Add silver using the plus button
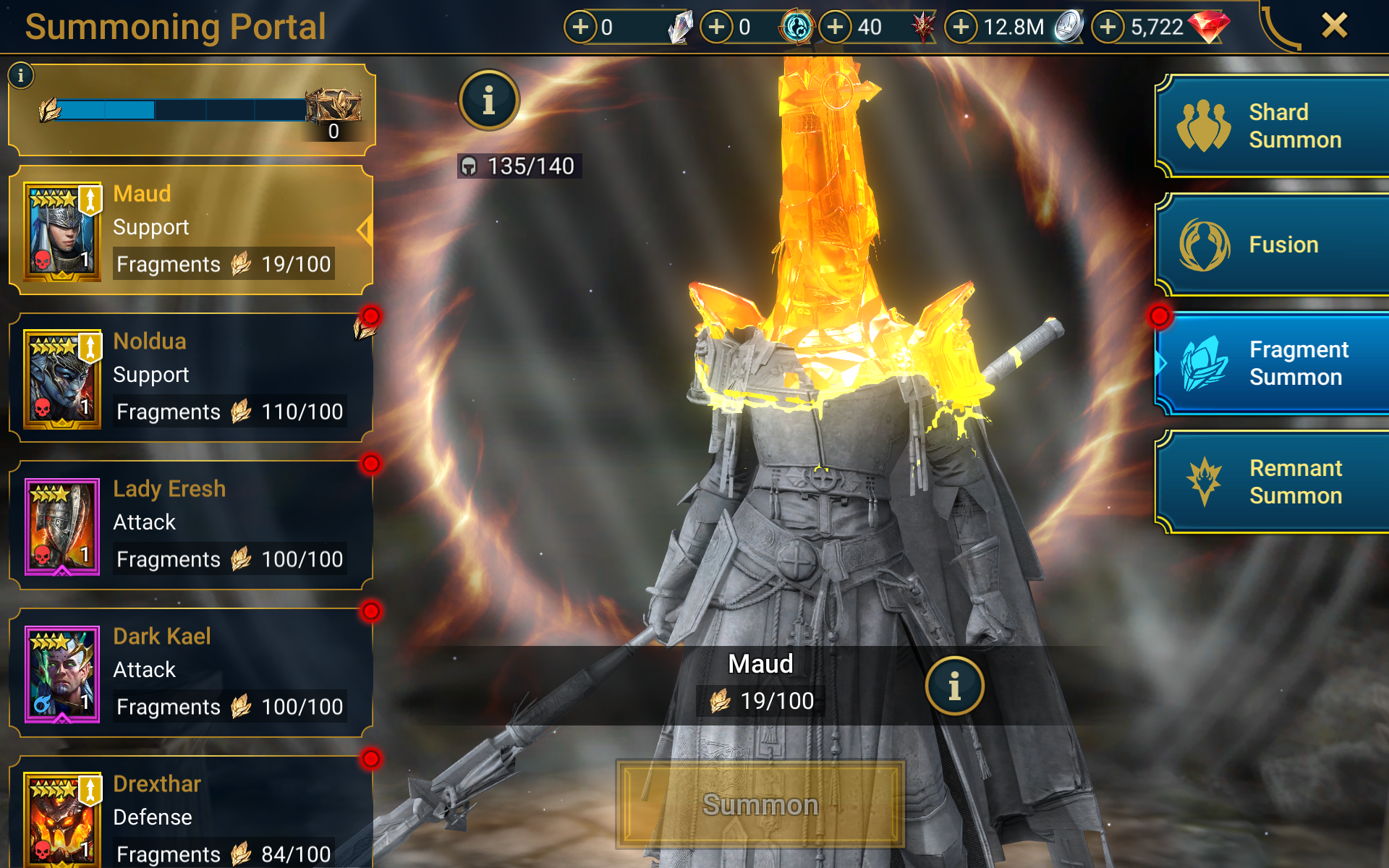The width and height of the screenshot is (1389, 868). click(x=961, y=27)
